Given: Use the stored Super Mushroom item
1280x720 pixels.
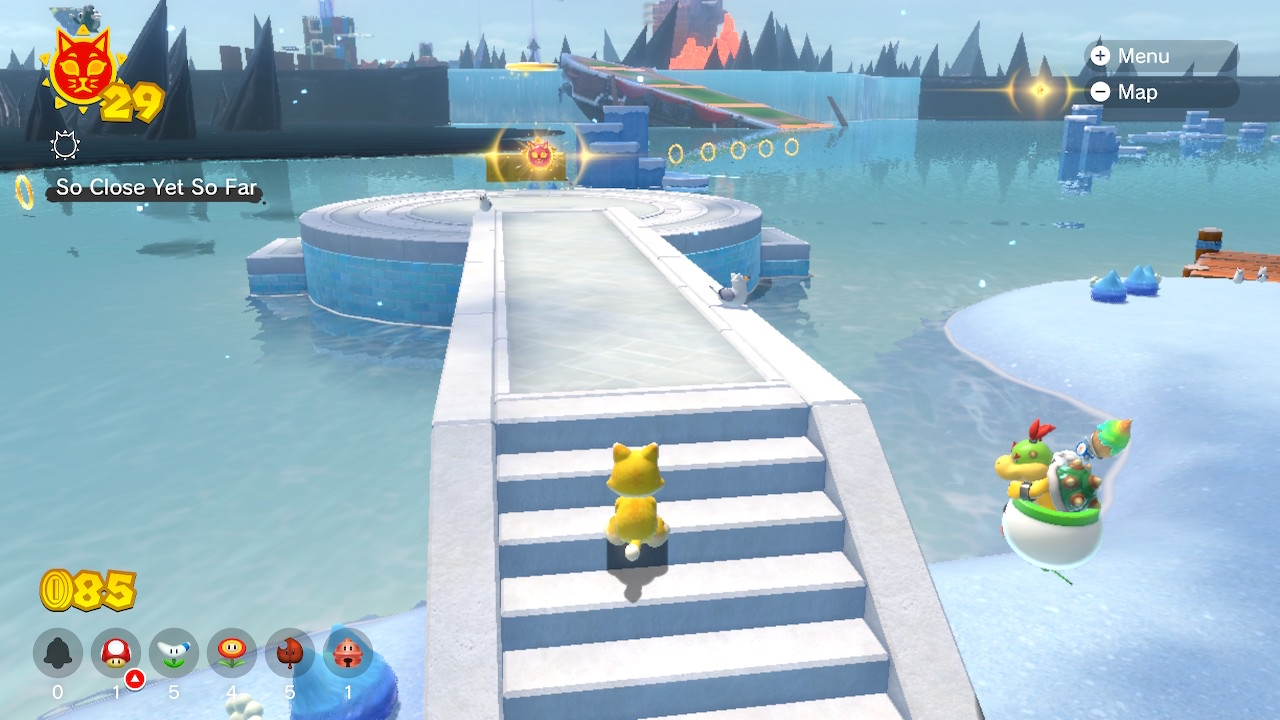Looking at the screenshot, I should 116,653.
